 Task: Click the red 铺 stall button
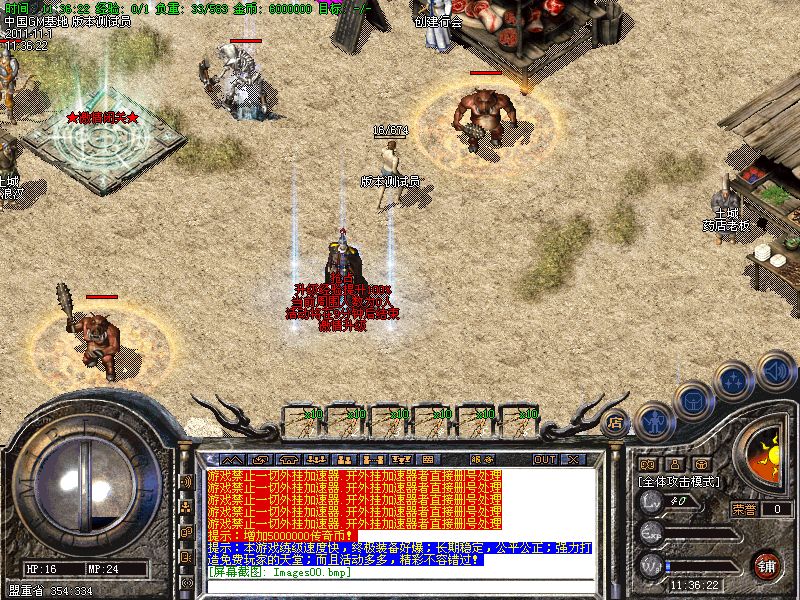767,564
